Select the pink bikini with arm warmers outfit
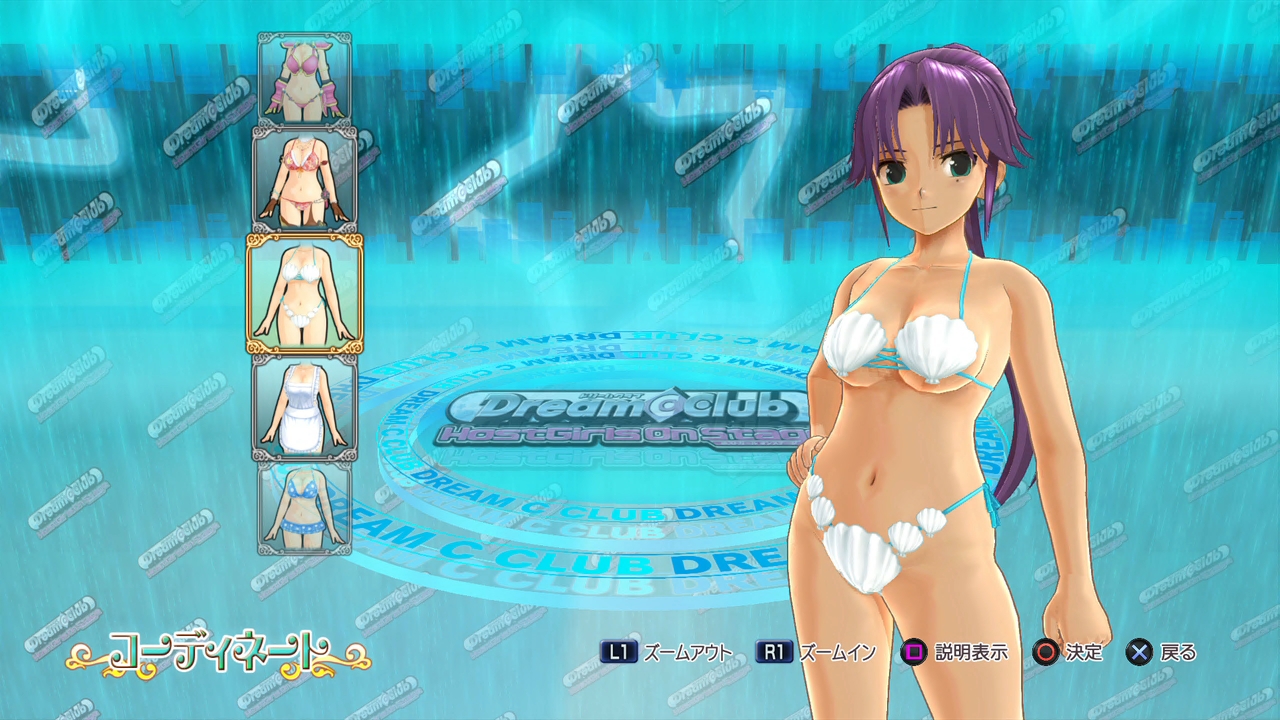 (x=304, y=79)
